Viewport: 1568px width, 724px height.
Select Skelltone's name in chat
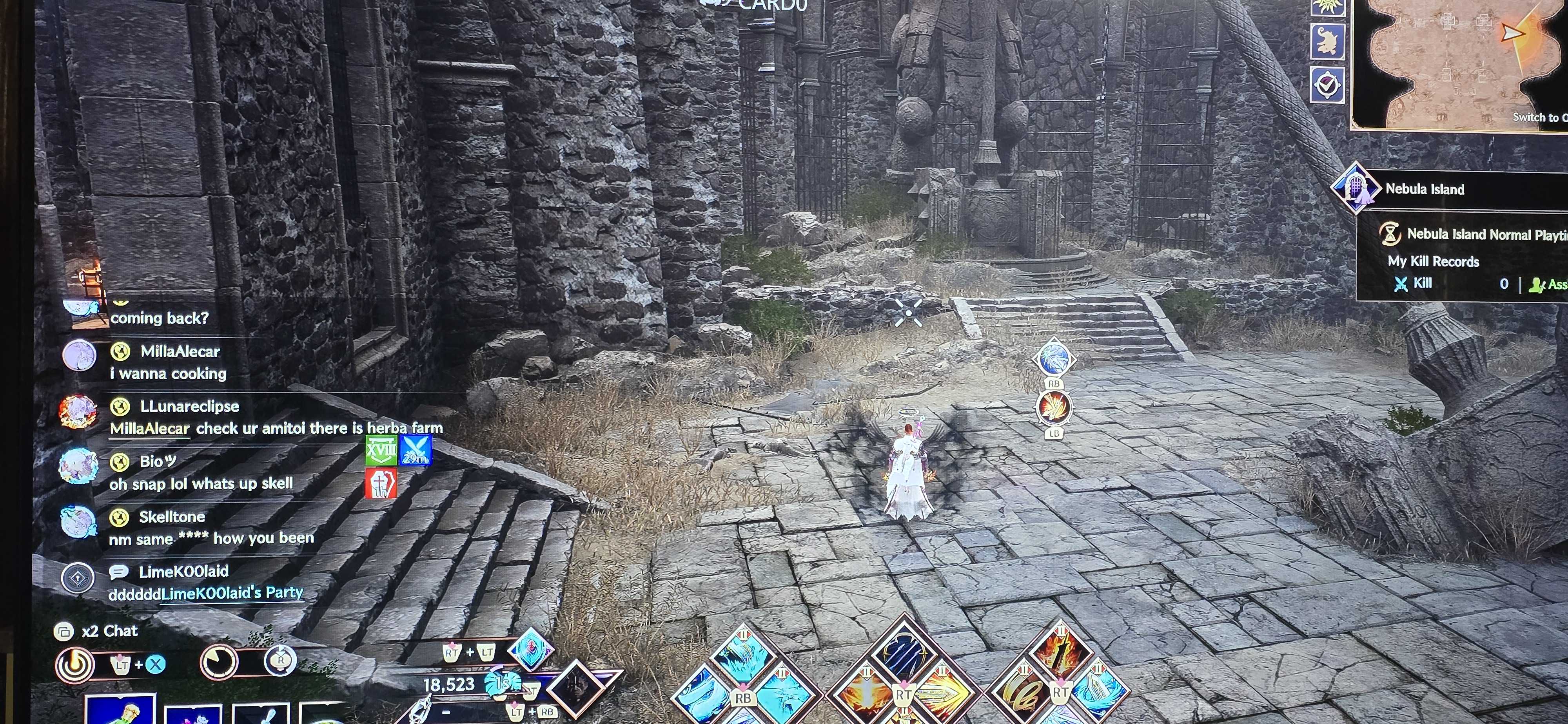coord(172,517)
